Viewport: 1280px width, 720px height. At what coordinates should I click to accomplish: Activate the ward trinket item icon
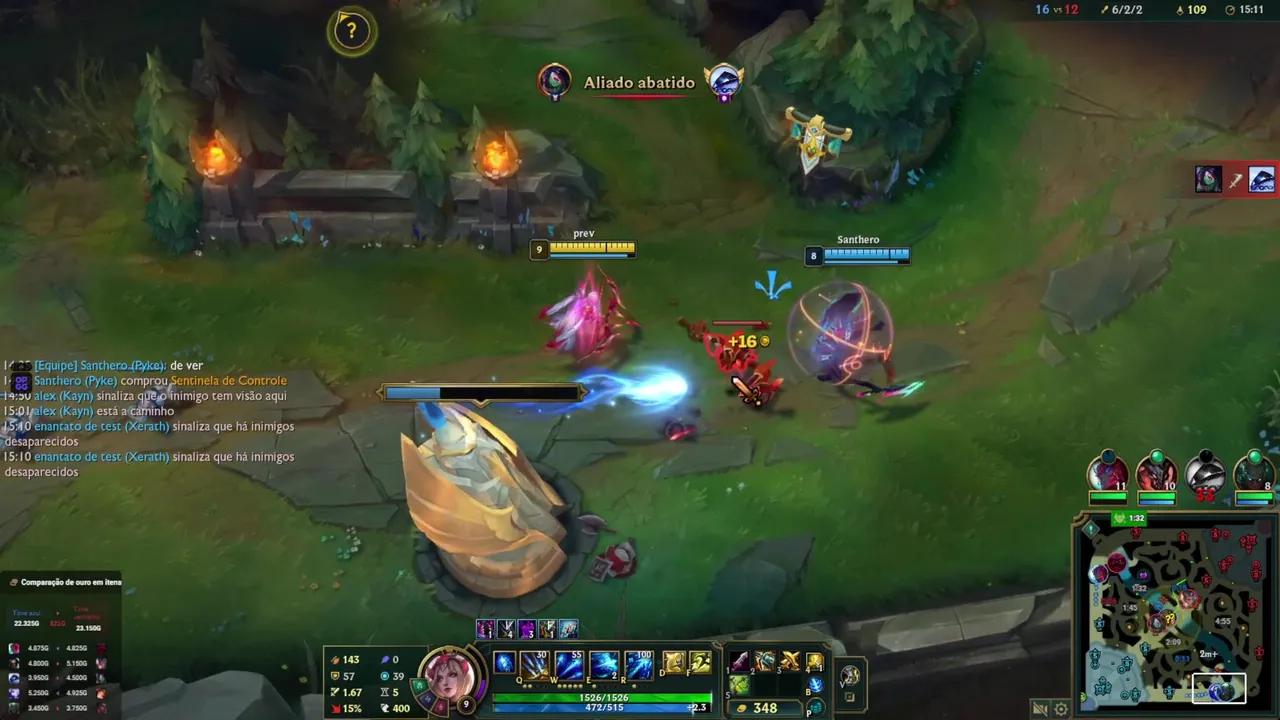click(x=814, y=660)
